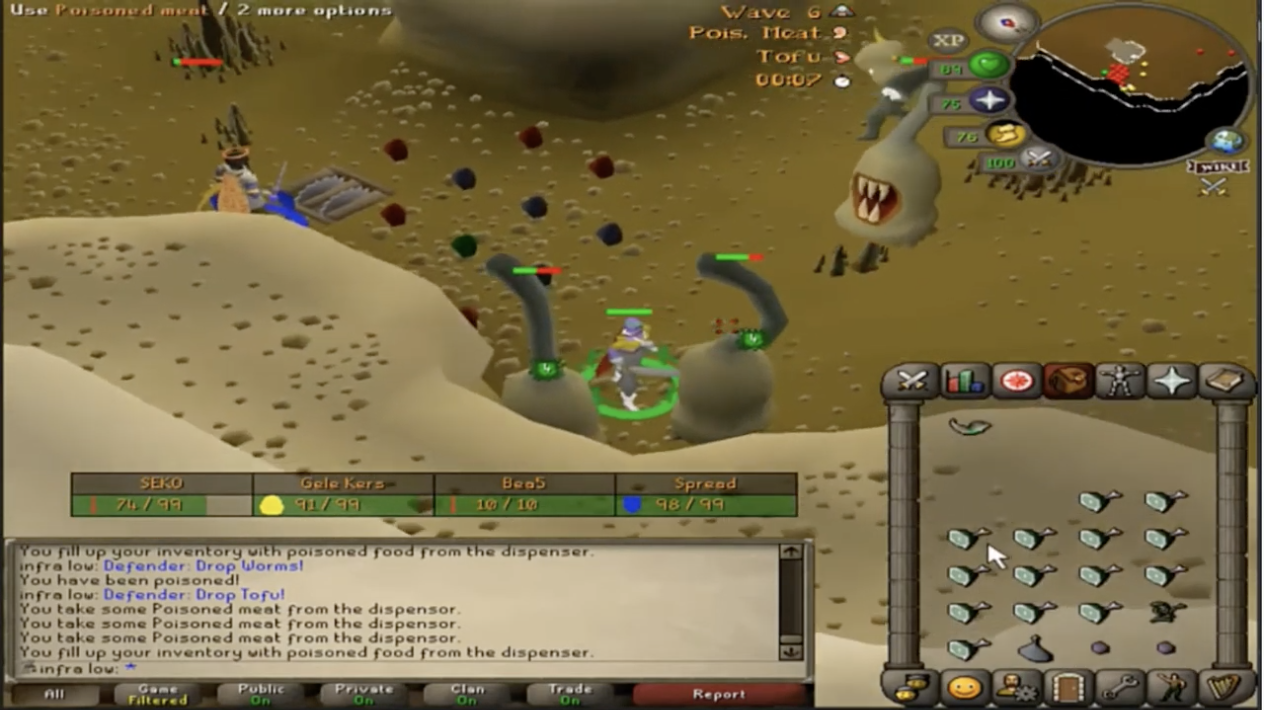
Task: Show the Worn Equipment tab
Action: pos(1120,381)
